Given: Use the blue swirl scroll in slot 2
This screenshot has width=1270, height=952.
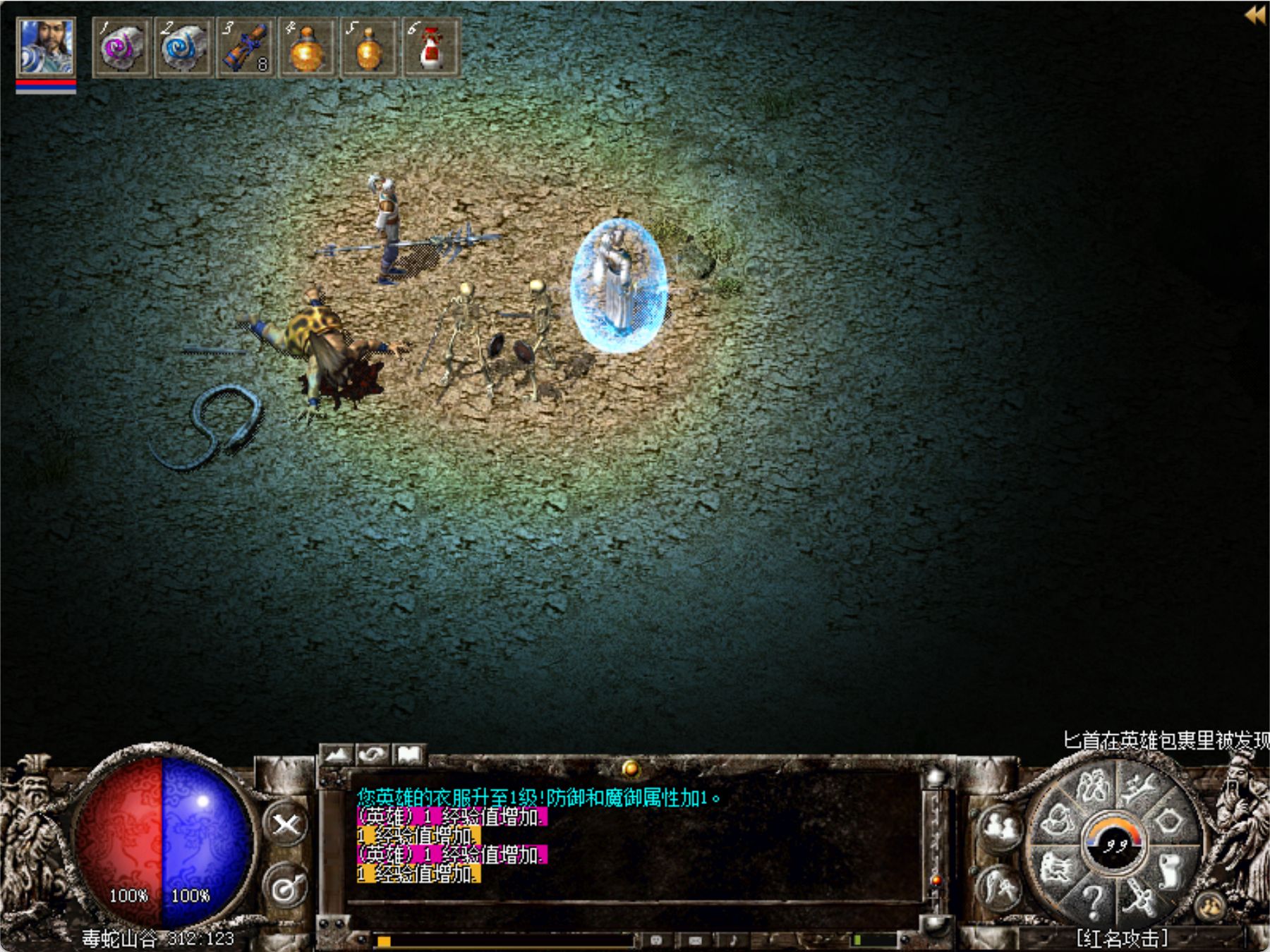Looking at the screenshot, I should pyautogui.click(x=183, y=48).
